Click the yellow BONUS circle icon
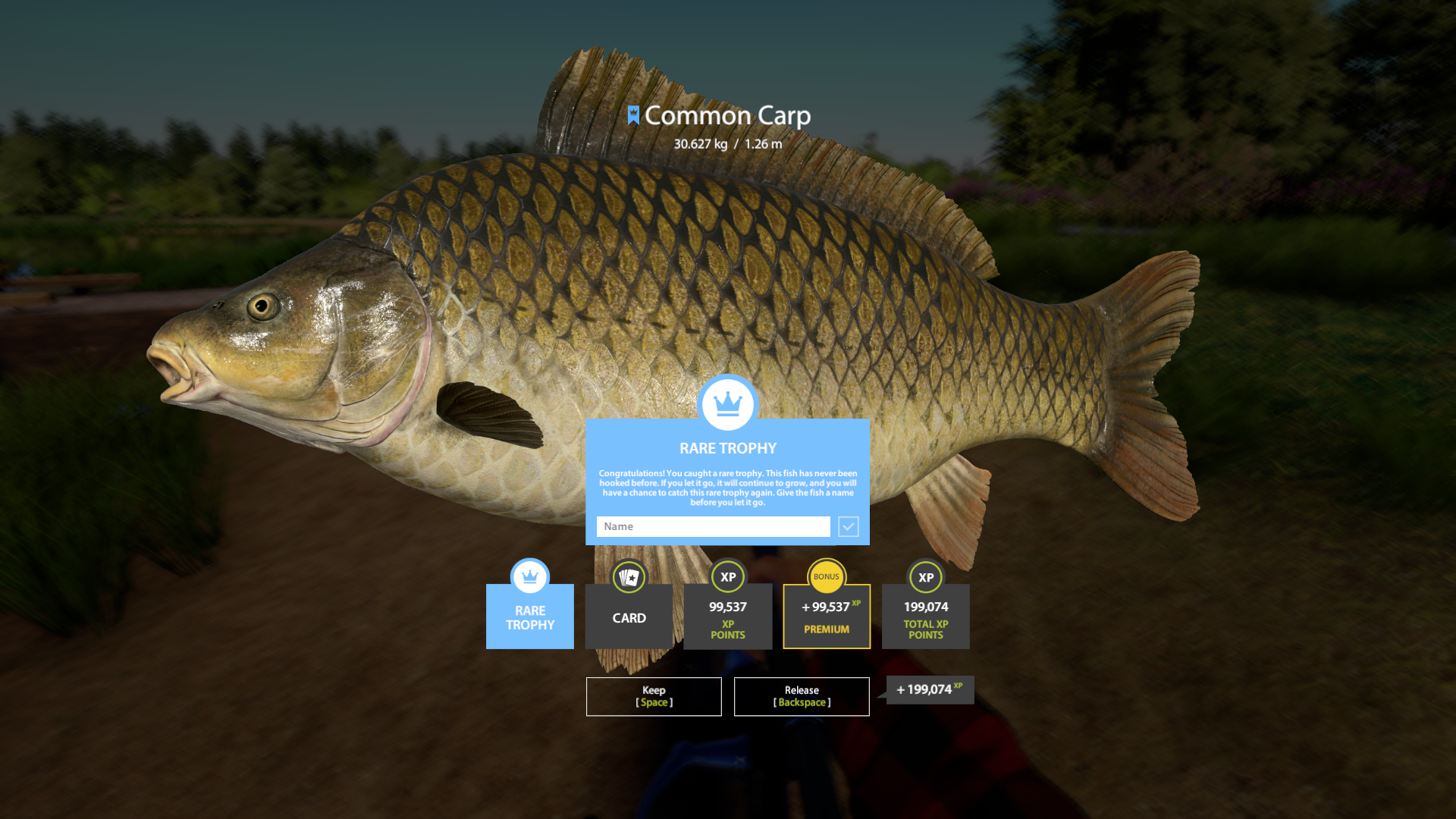The height and width of the screenshot is (819, 1456). pos(826,577)
